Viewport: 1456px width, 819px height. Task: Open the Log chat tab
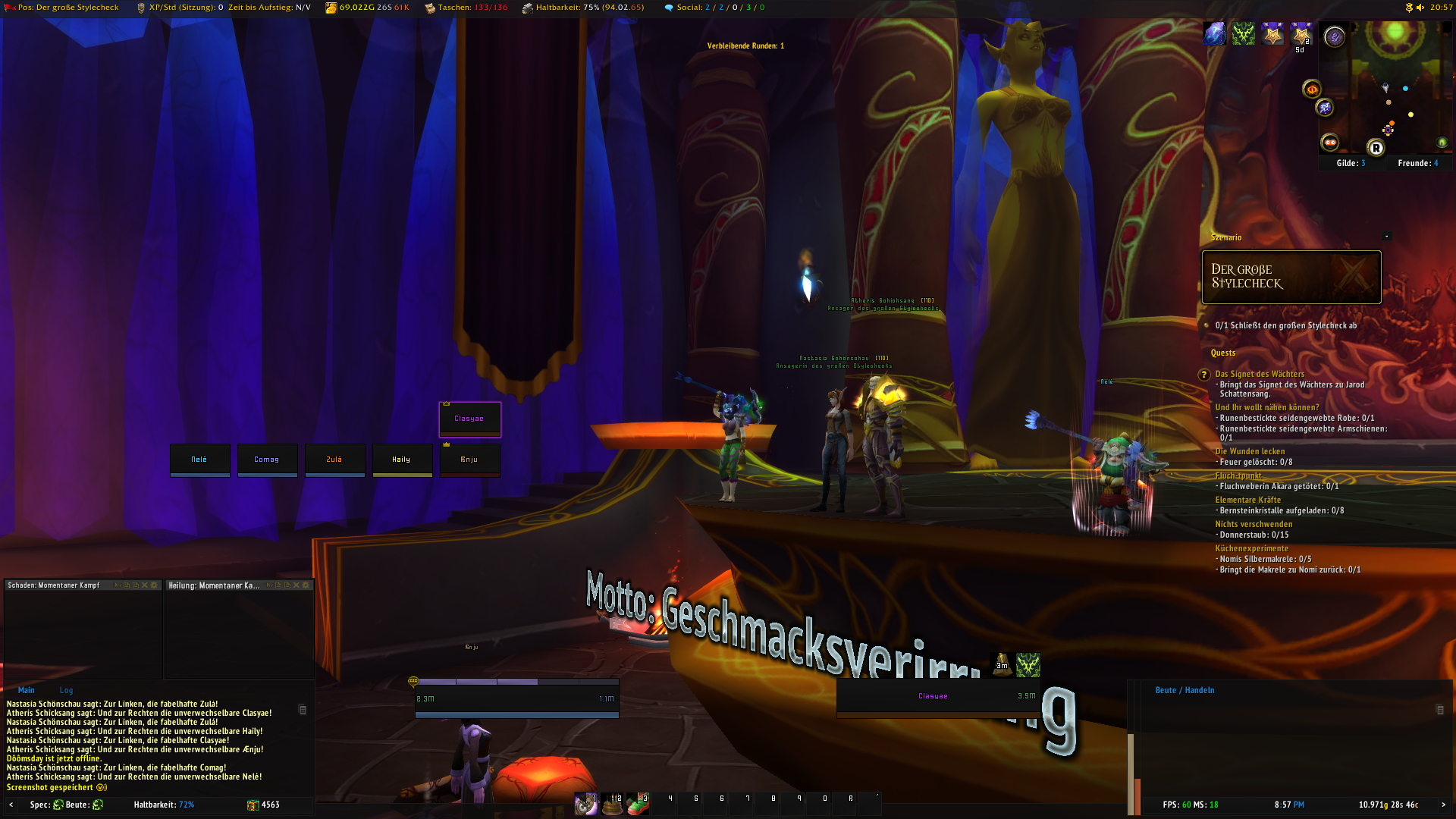[x=67, y=690]
